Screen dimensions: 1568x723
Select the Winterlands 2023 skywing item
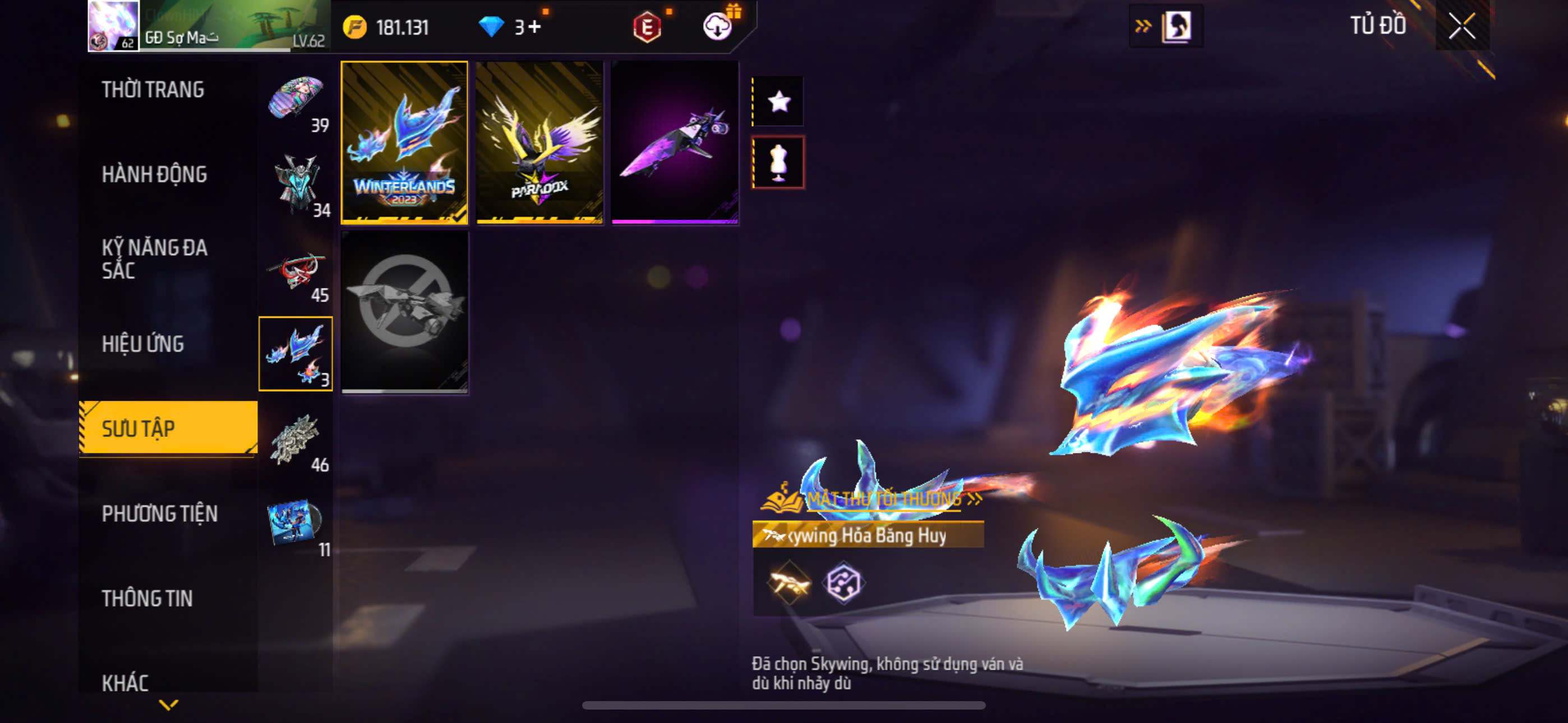[x=404, y=142]
